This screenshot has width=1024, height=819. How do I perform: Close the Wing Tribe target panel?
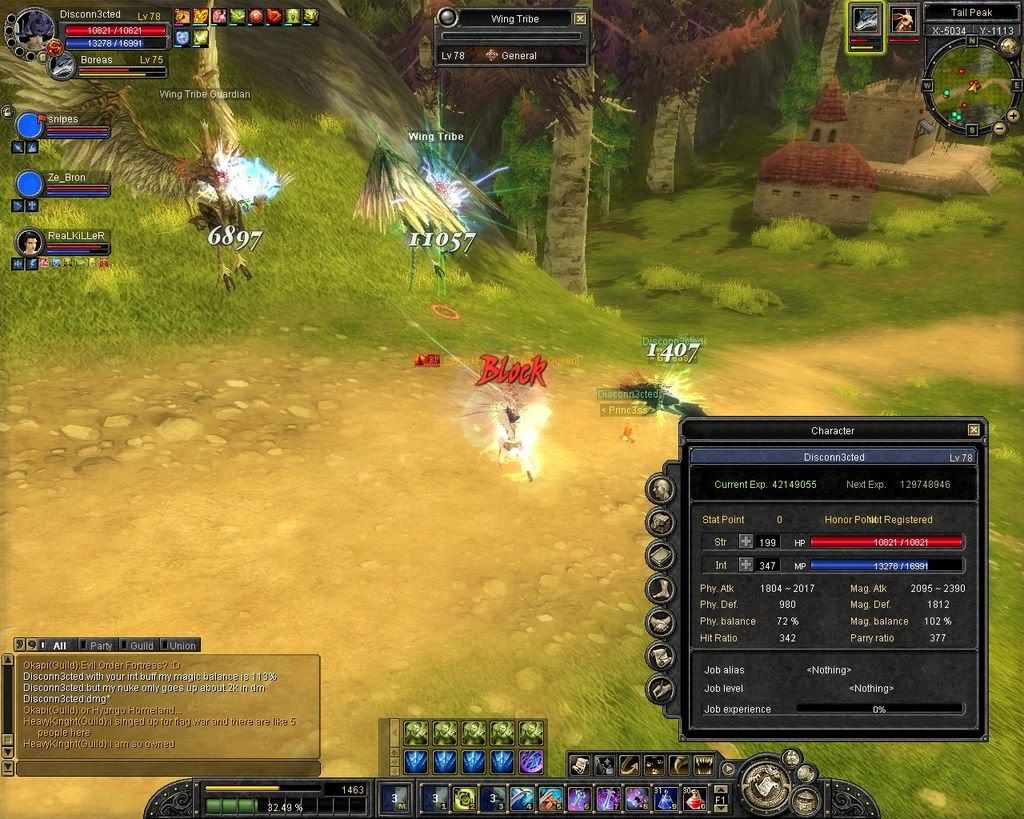(581, 18)
